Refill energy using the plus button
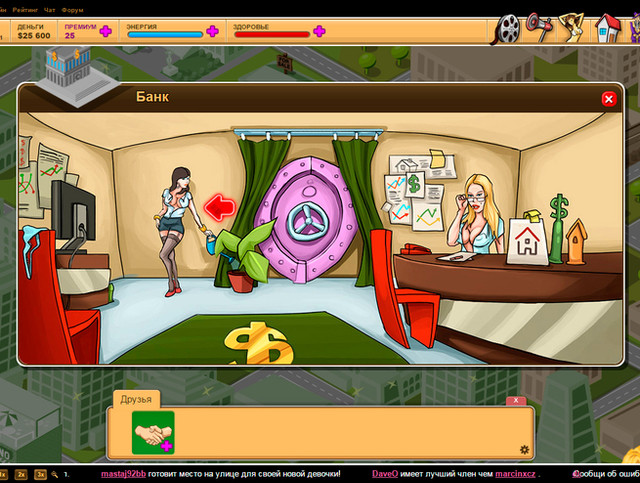 (212, 31)
